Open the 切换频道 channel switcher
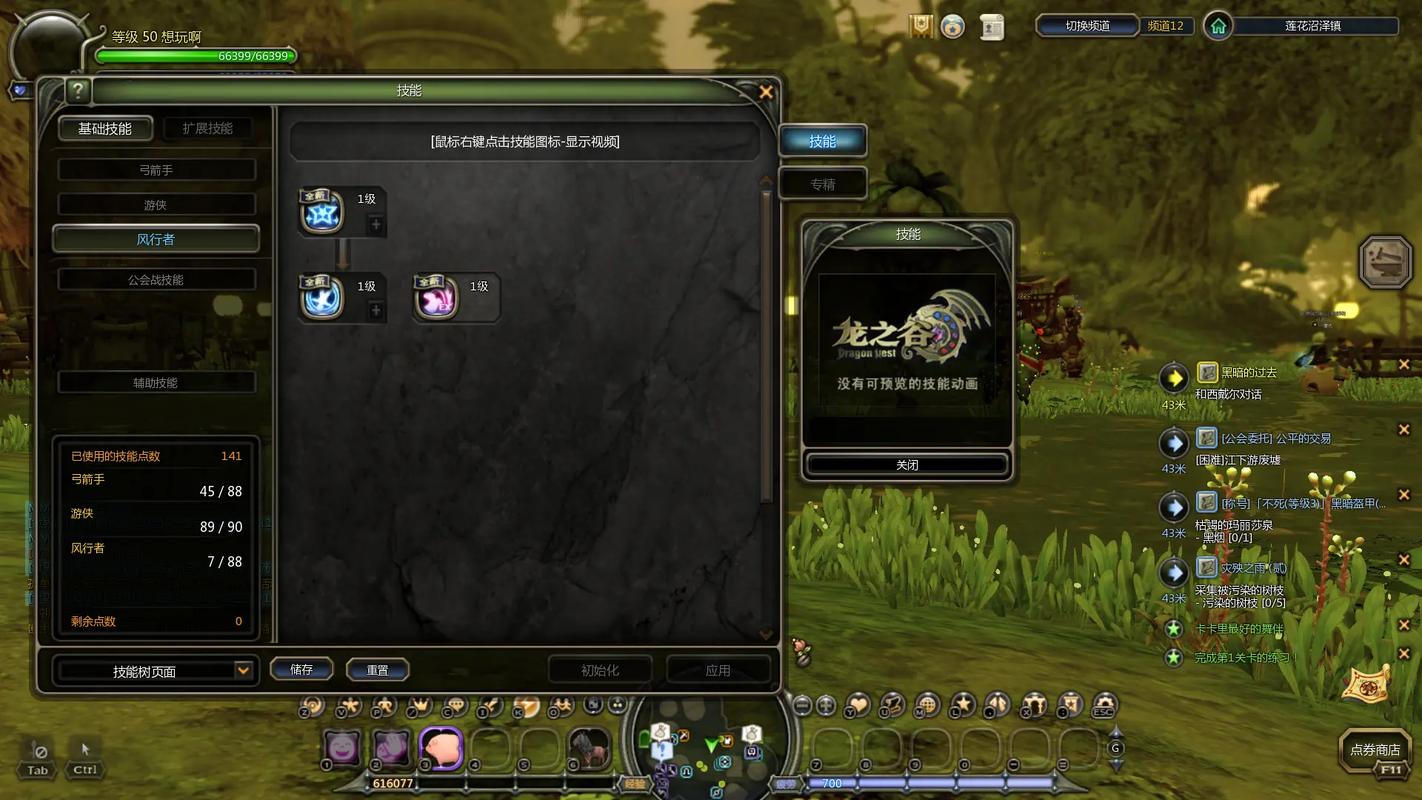Screen dimensions: 1422x800 [1087, 26]
